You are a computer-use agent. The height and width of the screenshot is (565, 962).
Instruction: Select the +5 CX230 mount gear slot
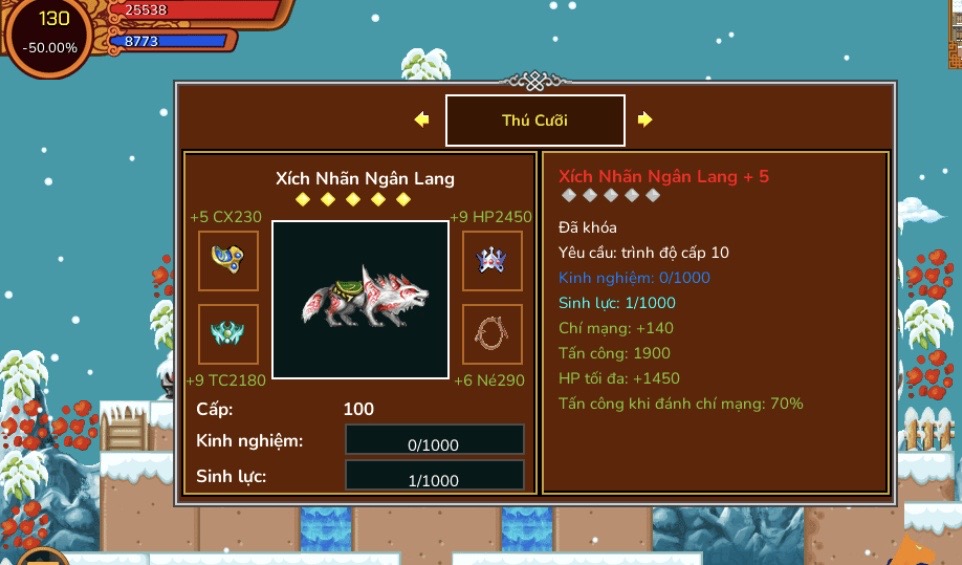(x=228, y=261)
